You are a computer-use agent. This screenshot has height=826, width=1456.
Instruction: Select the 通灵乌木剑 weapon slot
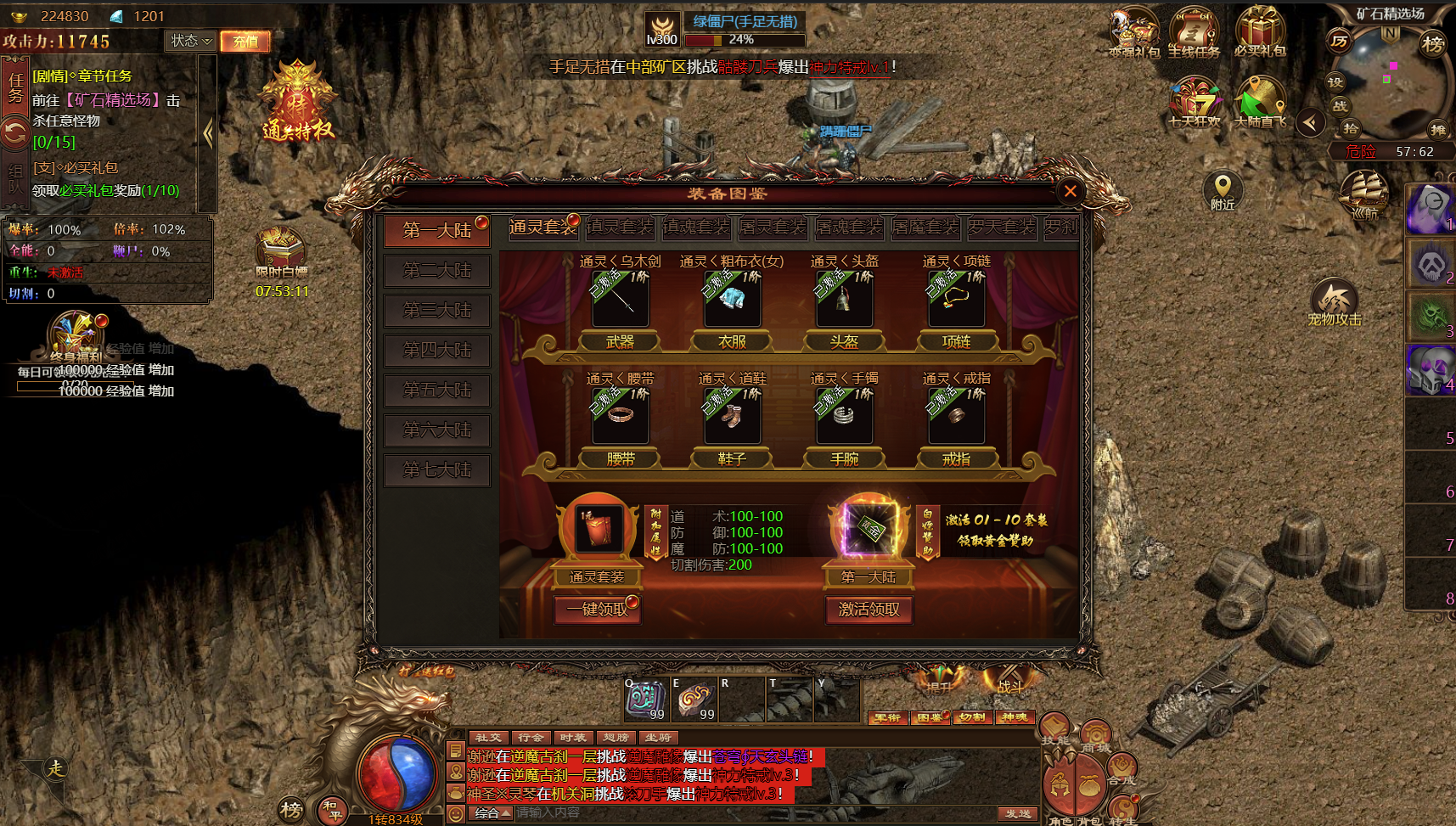pyautogui.click(x=620, y=299)
